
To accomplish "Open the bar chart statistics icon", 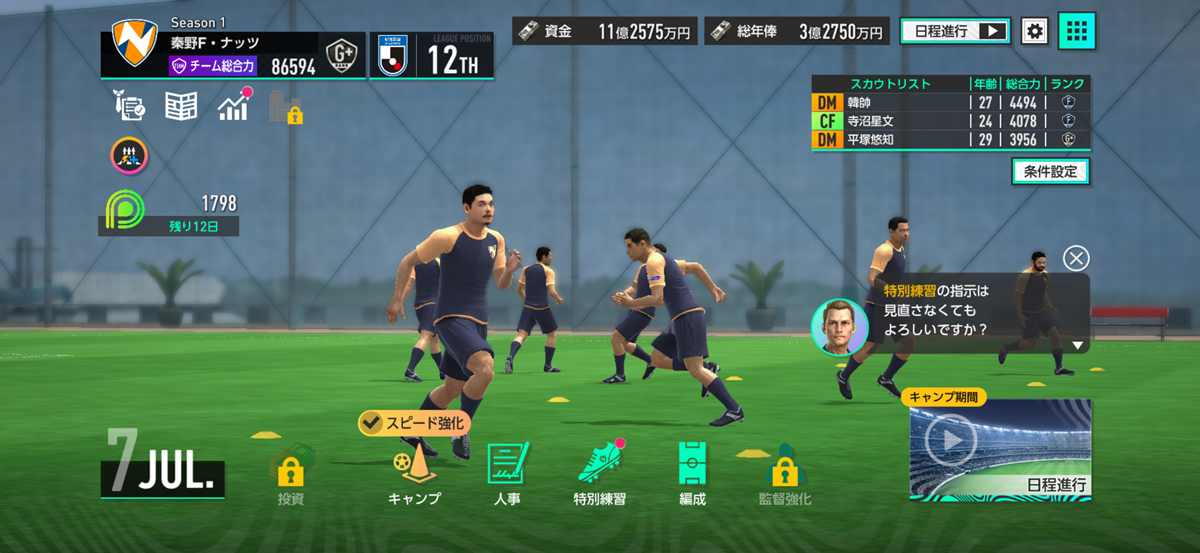I will (x=233, y=106).
